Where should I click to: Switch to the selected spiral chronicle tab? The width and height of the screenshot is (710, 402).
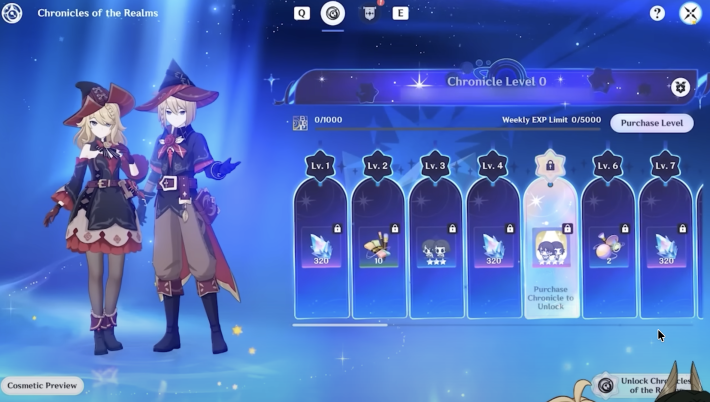[x=332, y=13]
